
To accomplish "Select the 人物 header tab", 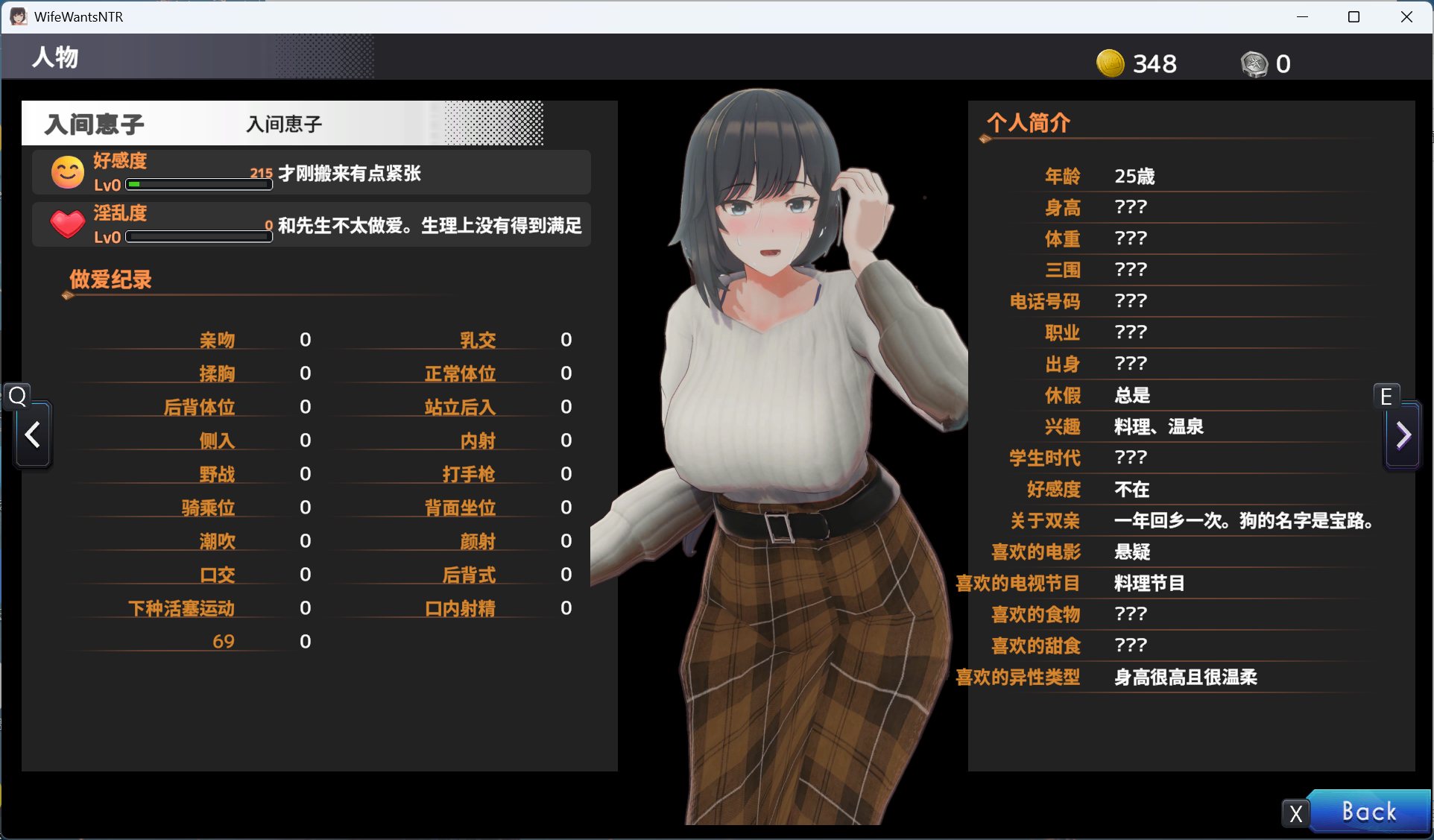I will (54, 57).
